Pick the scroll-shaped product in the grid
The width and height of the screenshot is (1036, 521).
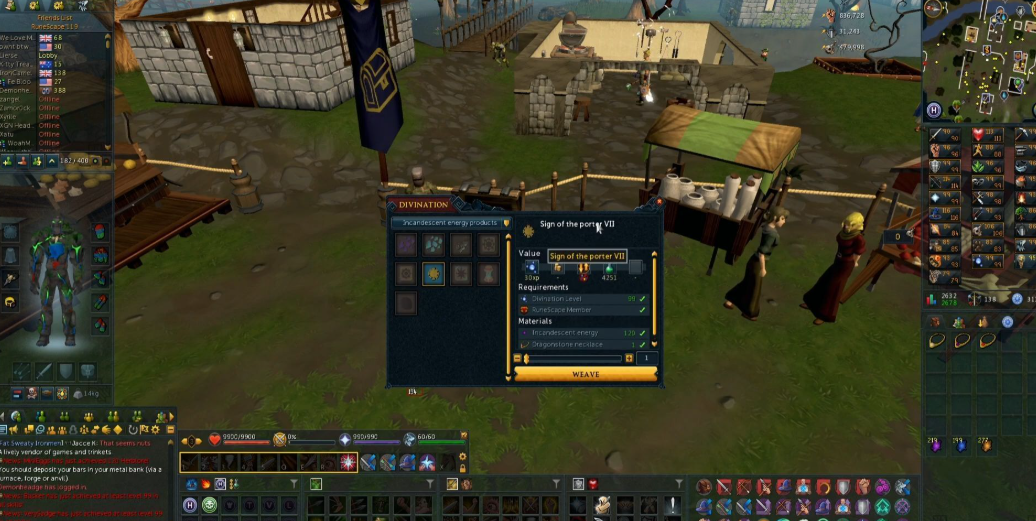click(x=488, y=274)
